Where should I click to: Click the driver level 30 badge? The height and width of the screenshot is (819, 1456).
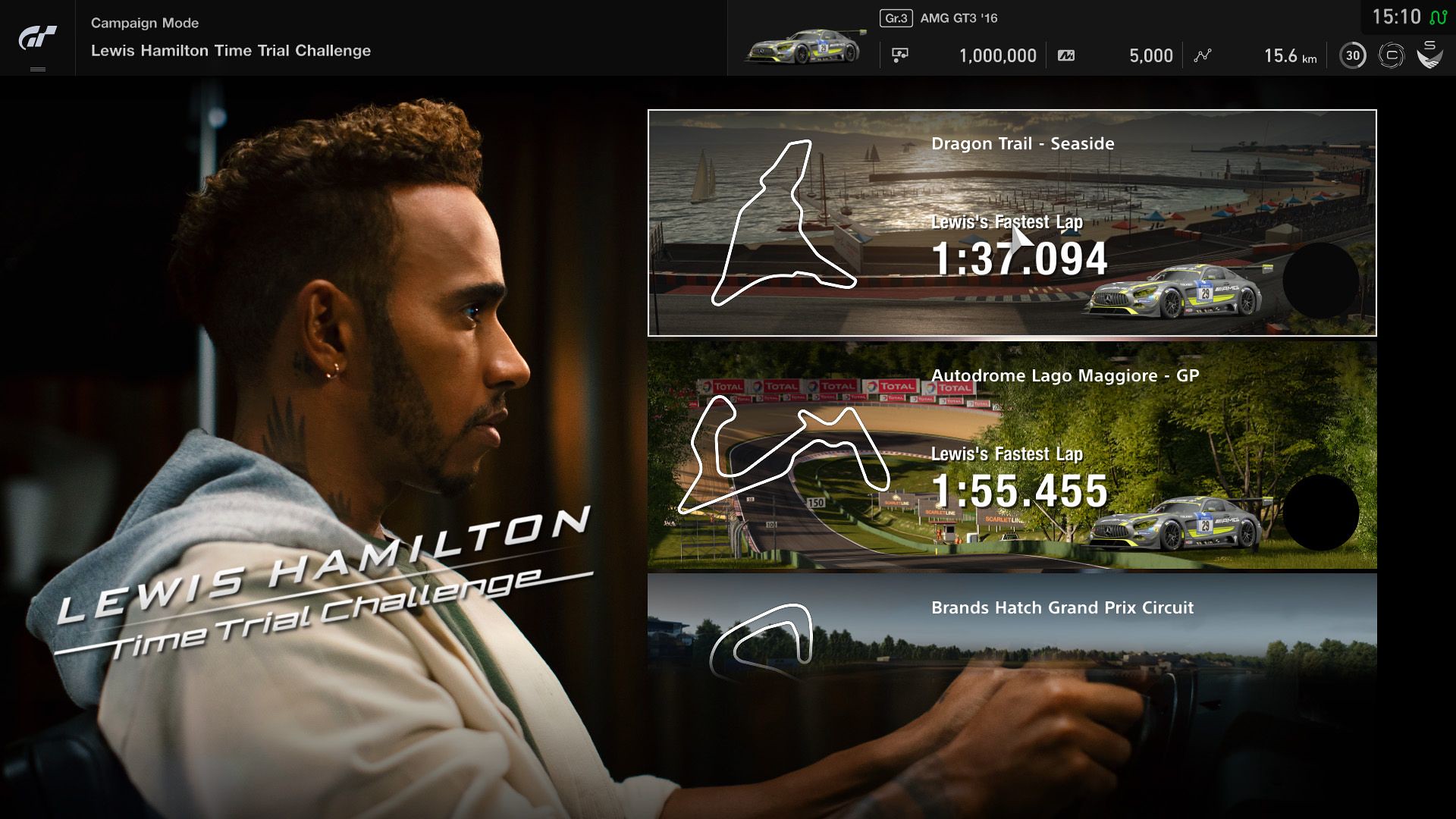1351,55
